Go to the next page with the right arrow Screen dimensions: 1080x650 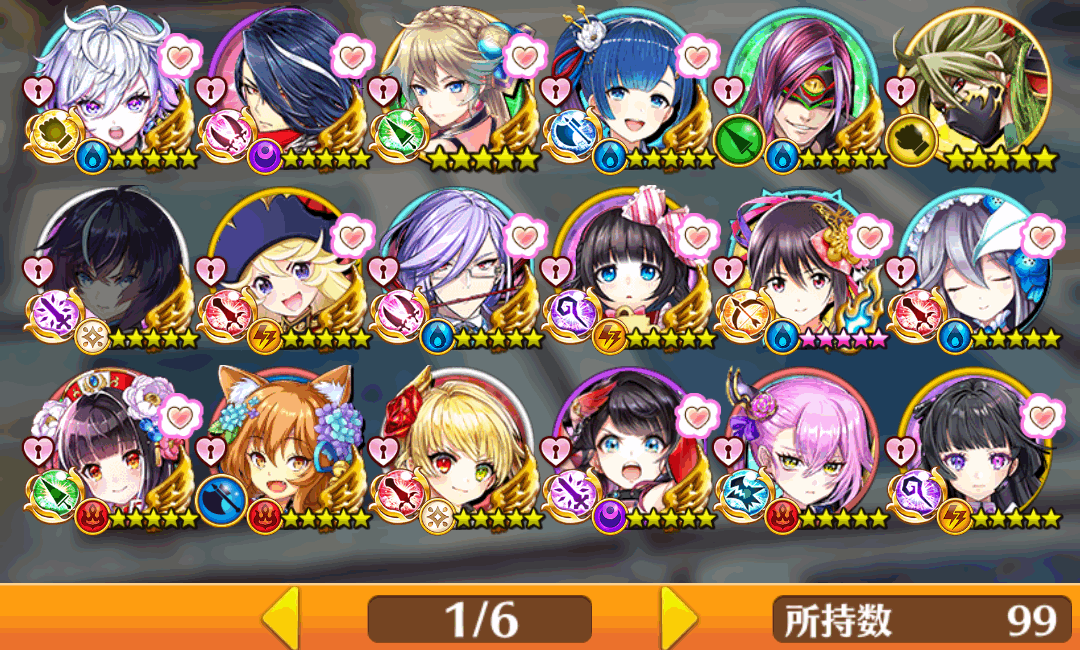(679, 619)
